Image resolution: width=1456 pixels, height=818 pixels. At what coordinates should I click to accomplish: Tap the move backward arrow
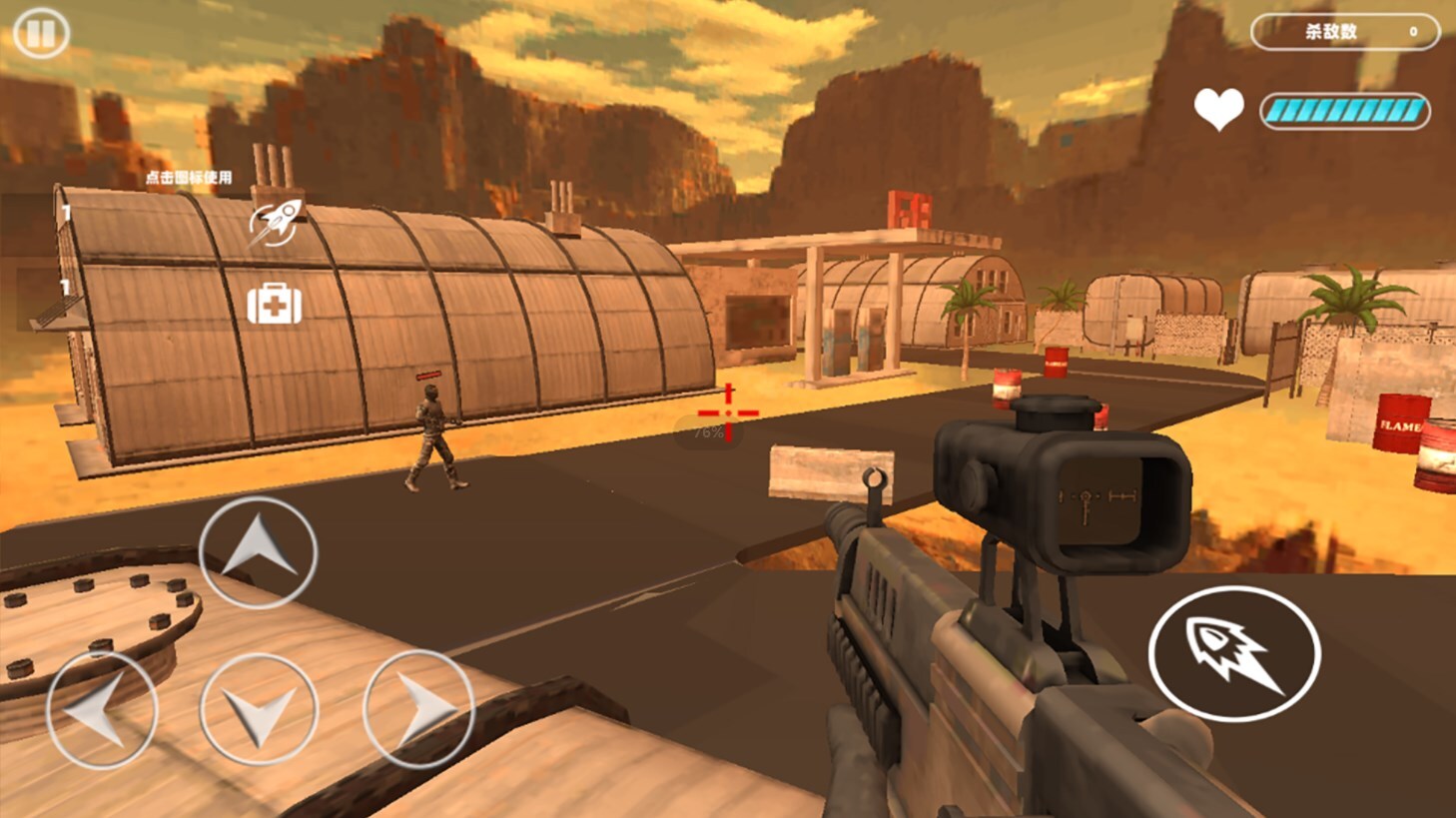(259, 710)
